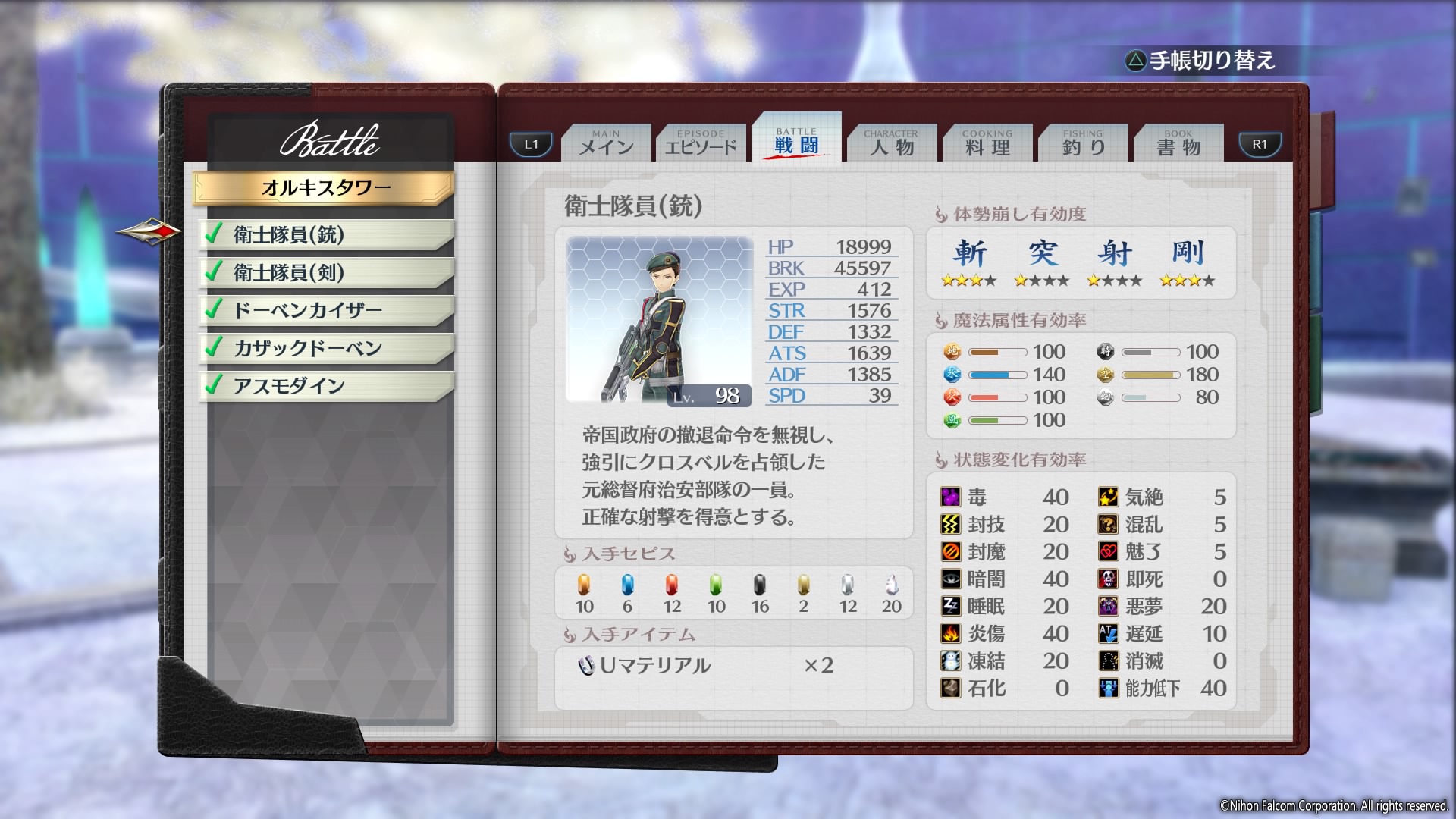The image size is (1456, 819).
Task: Select the オルキスタワー location header
Action: tap(325, 187)
